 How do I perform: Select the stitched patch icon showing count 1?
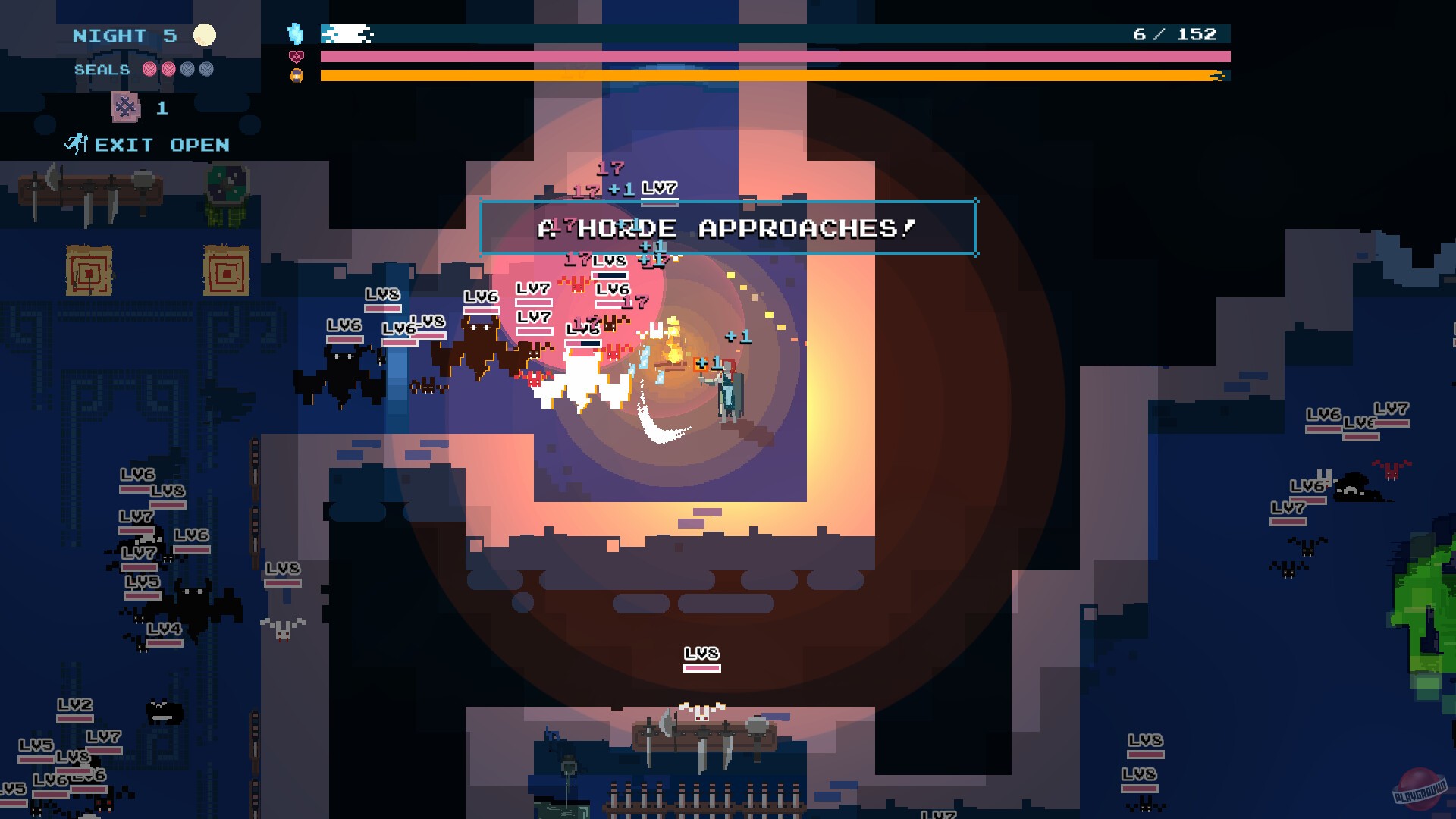tap(125, 107)
